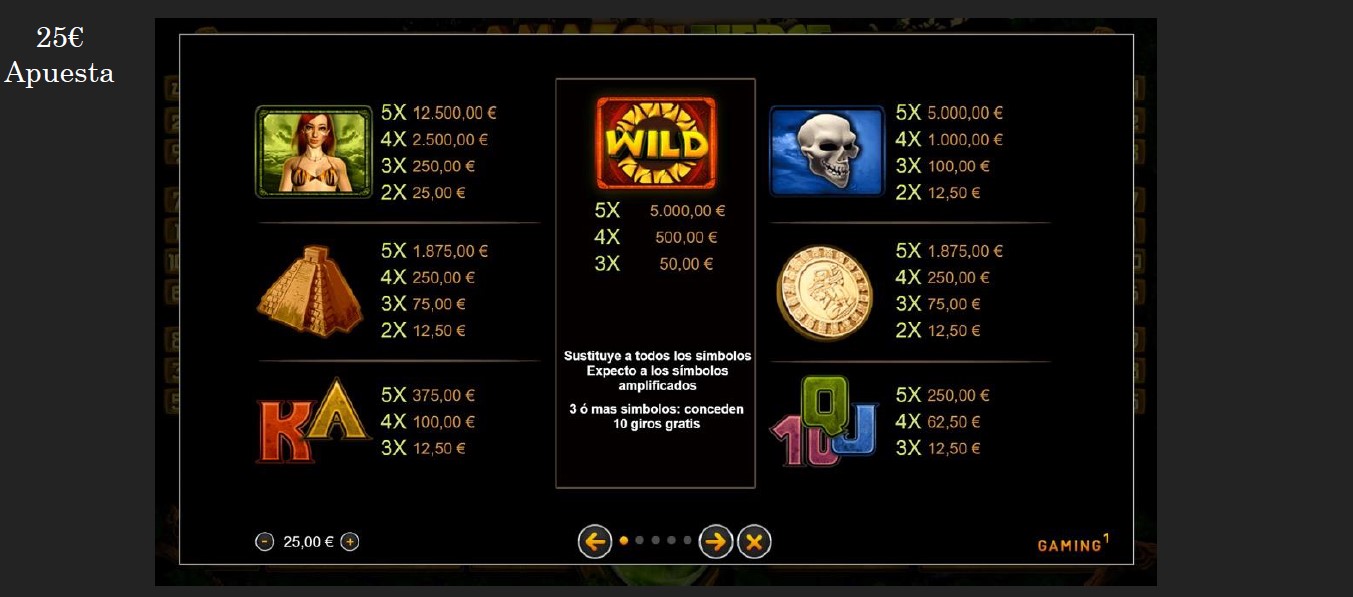Decrease the bet with the minus button
Screen dimensions: 1353x597
pyautogui.click(x=265, y=542)
